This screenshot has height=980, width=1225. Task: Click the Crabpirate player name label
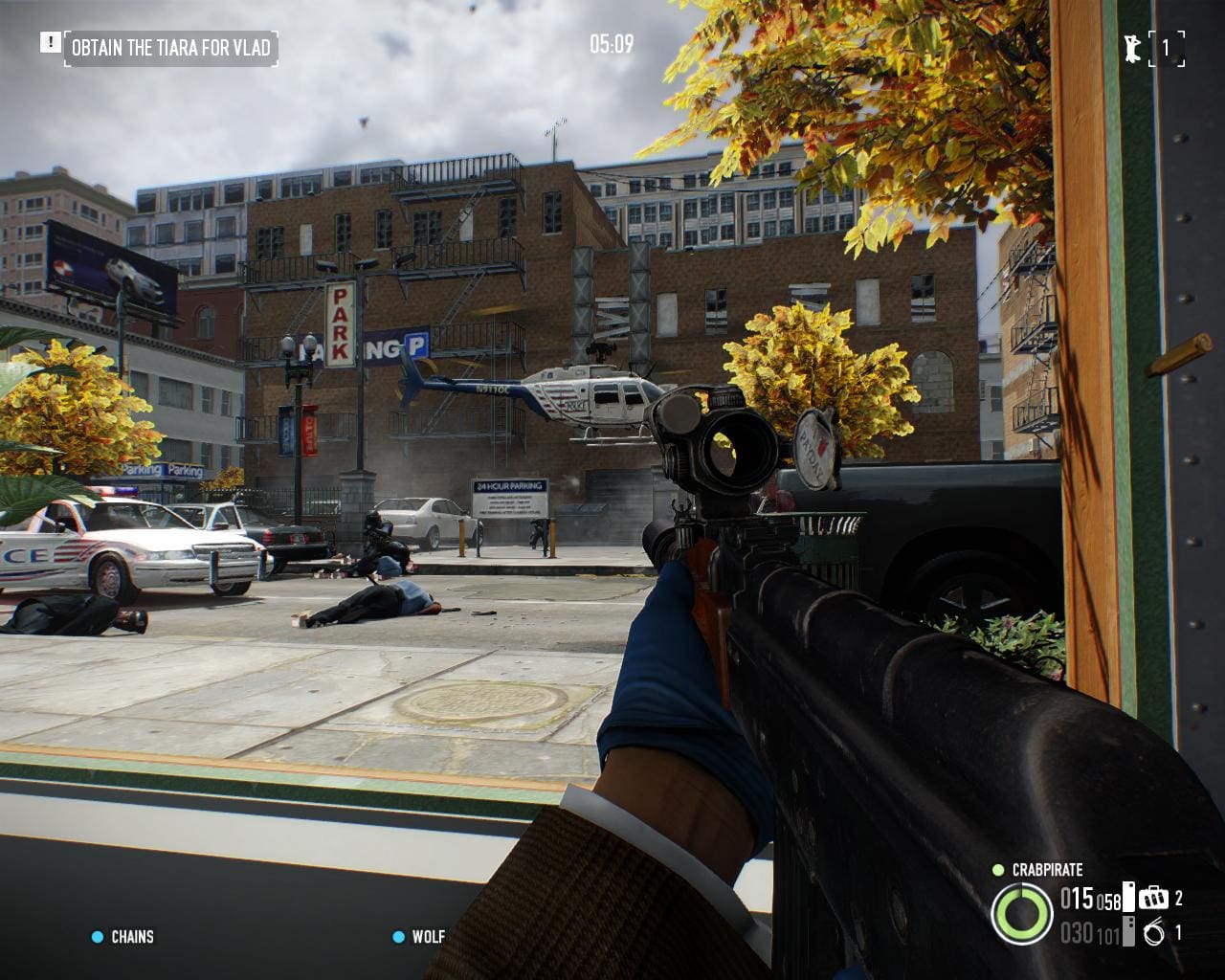(1047, 870)
